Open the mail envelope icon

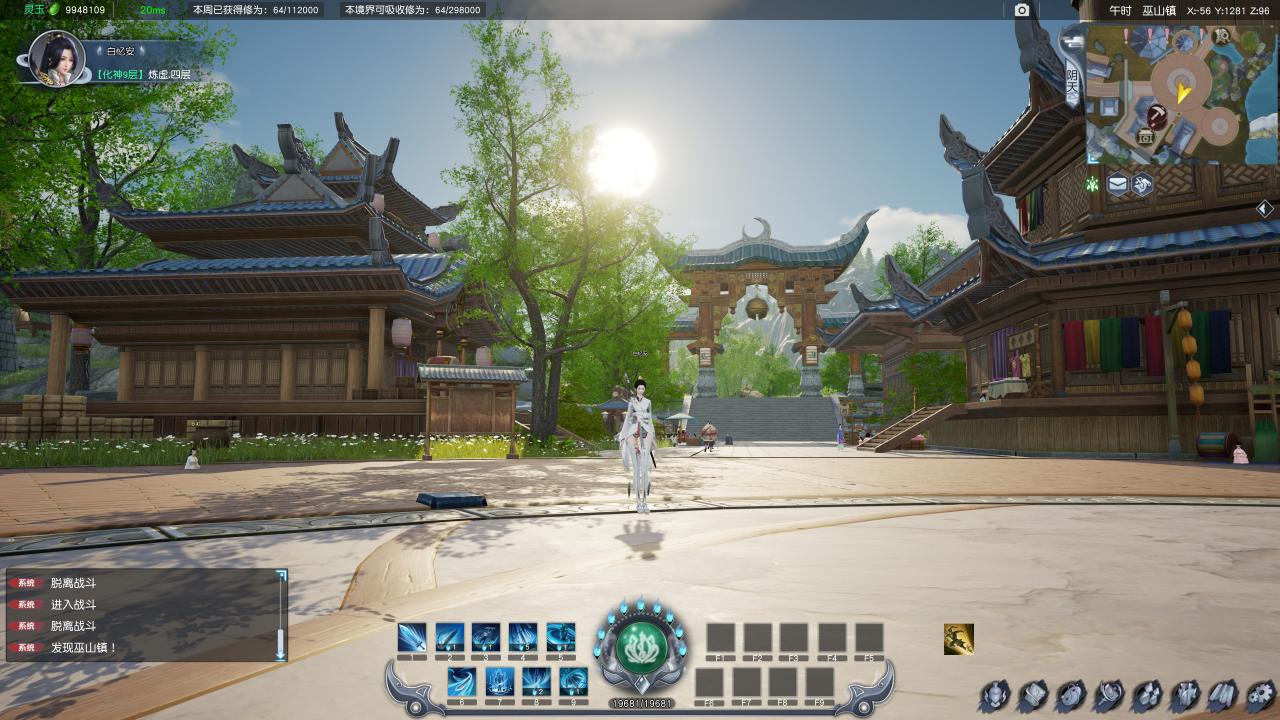click(1117, 184)
